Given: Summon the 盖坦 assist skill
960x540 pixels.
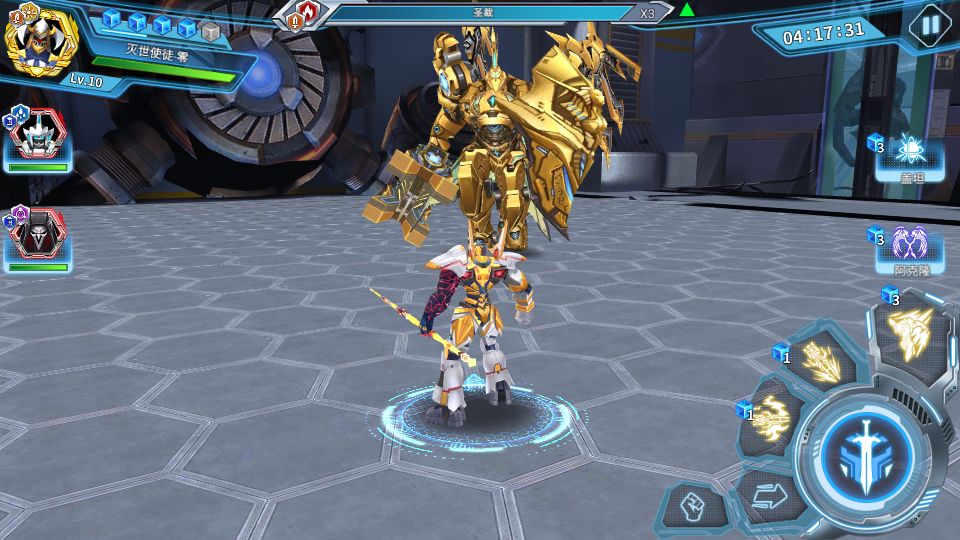Looking at the screenshot, I should click(x=910, y=156).
